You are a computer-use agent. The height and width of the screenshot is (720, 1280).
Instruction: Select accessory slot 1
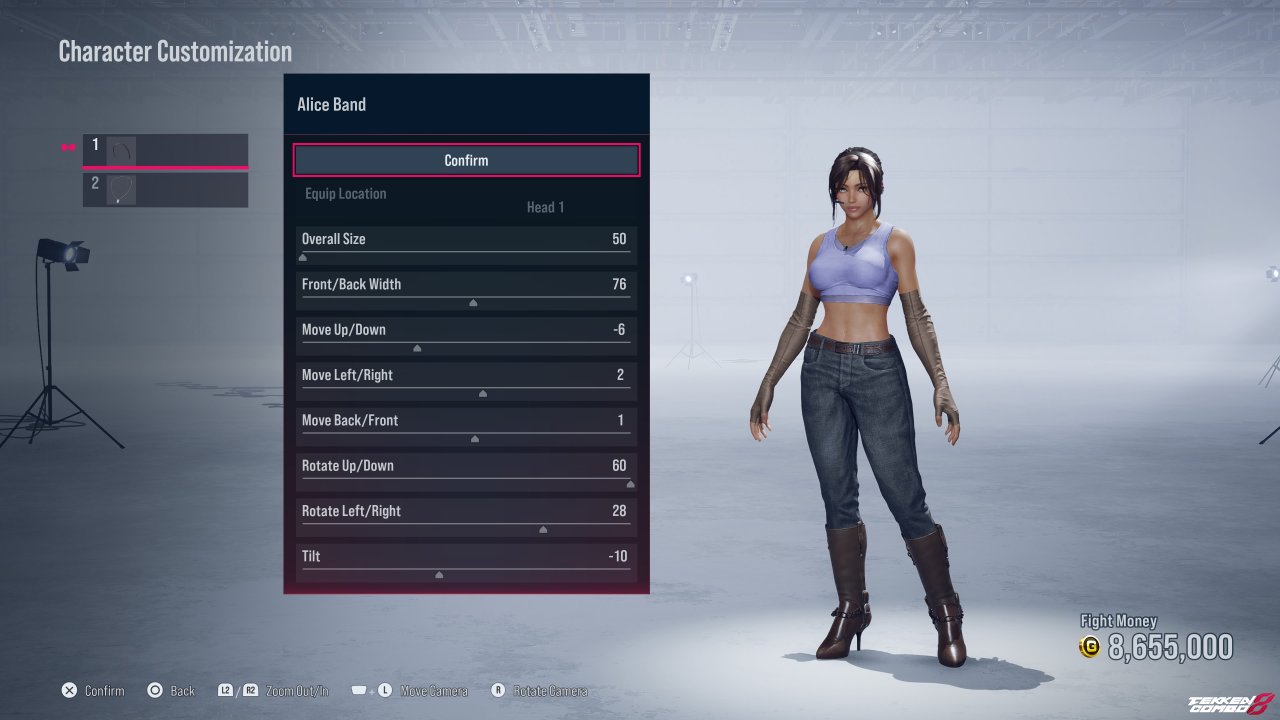coord(165,151)
